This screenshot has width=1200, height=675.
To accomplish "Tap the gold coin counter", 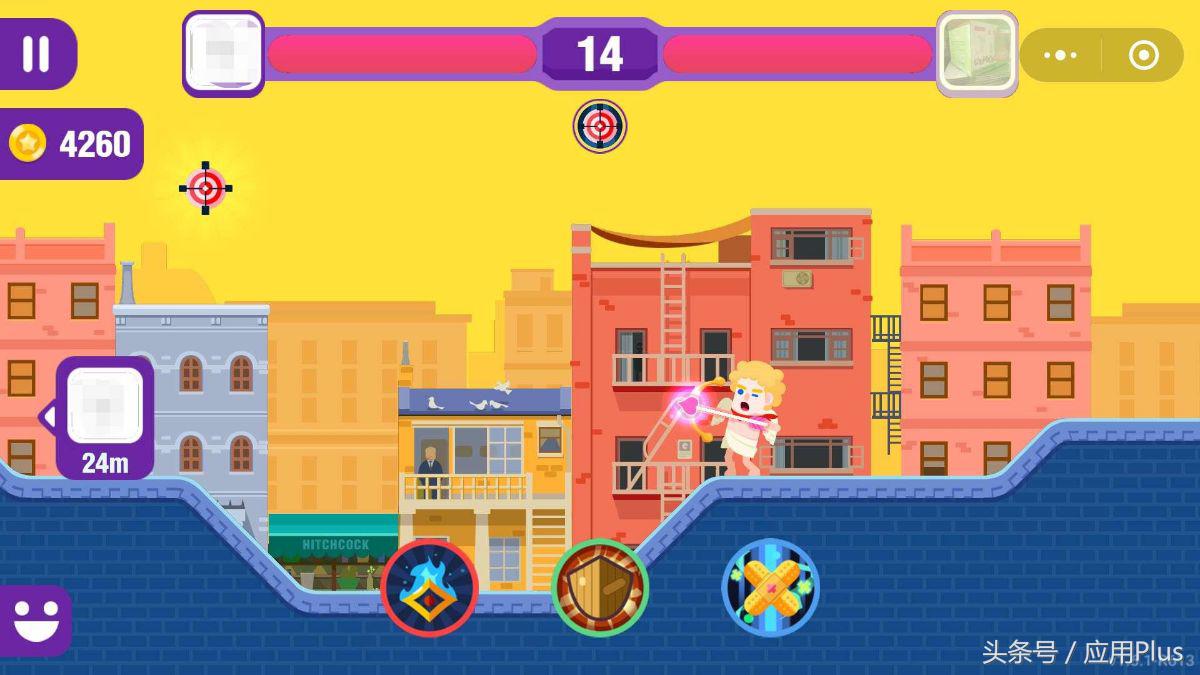I will (71, 144).
